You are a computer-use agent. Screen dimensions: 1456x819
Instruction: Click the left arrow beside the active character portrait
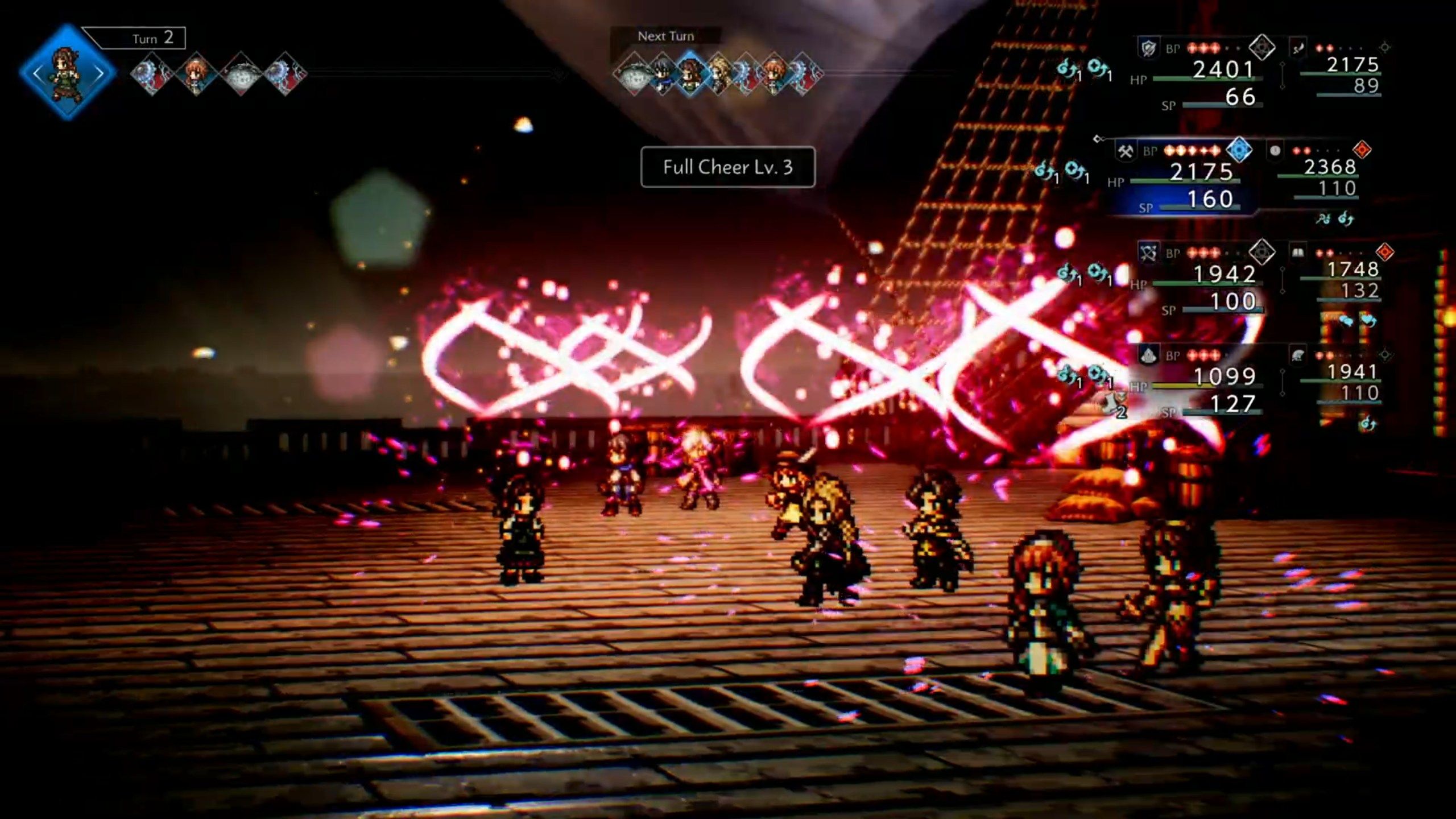(x=36, y=73)
